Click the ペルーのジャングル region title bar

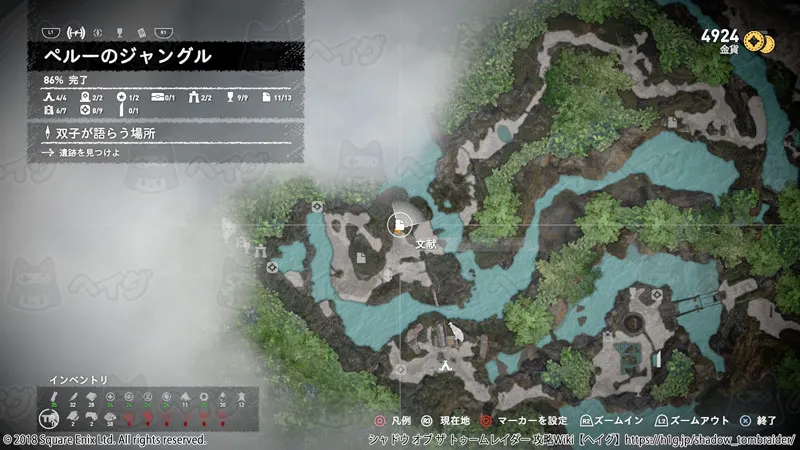150,56
